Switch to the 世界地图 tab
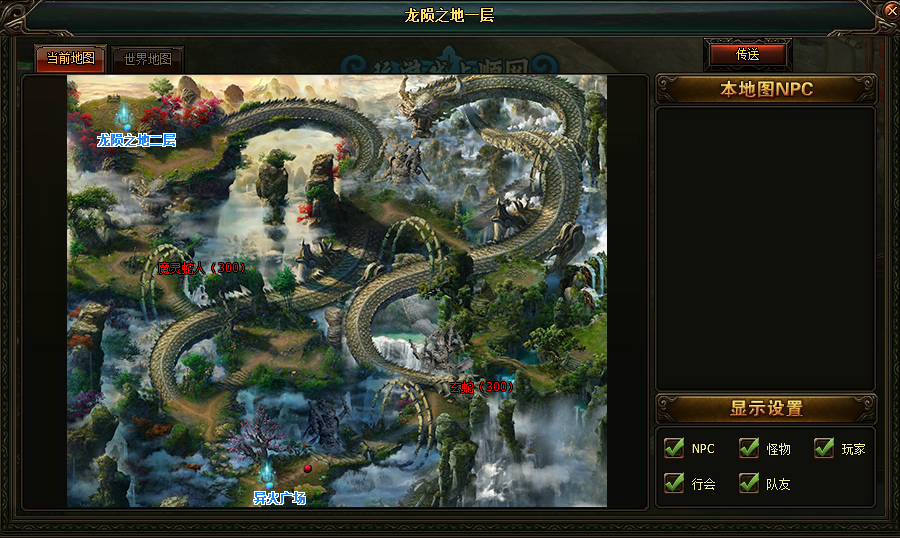Image resolution: width=900 pixels, height=538 pixels. point(148,58)
